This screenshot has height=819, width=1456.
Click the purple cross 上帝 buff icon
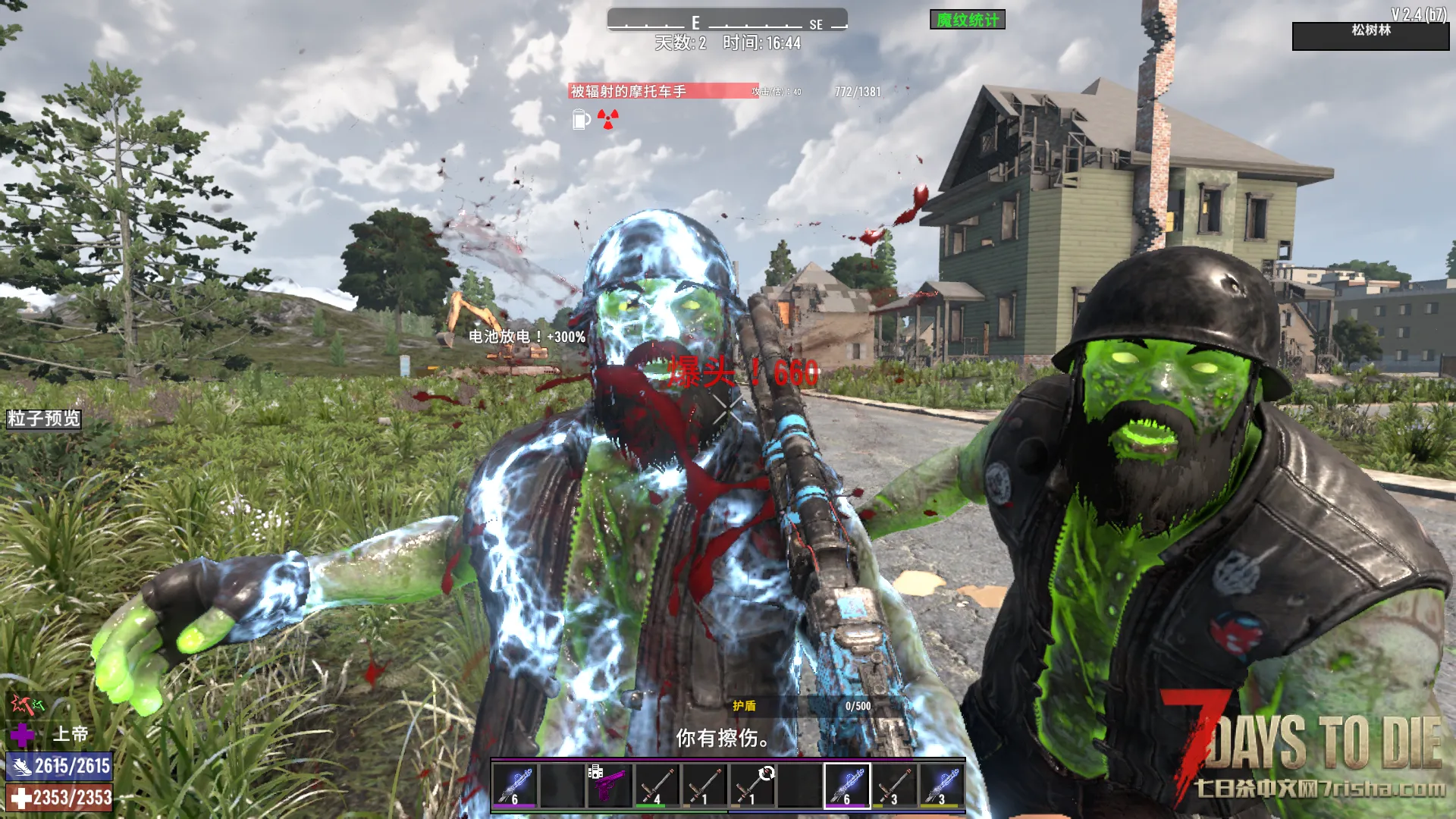coord(22,734)
